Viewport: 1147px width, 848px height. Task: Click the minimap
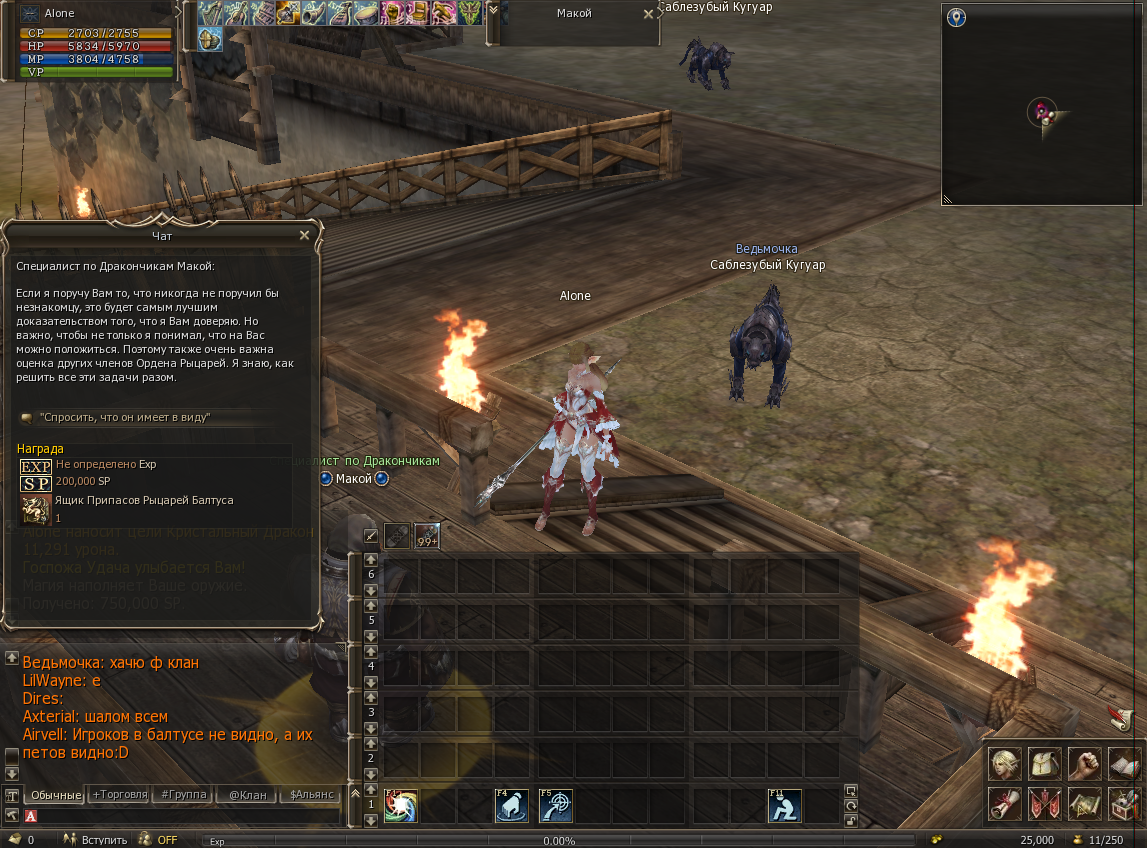pos(1041,104)
